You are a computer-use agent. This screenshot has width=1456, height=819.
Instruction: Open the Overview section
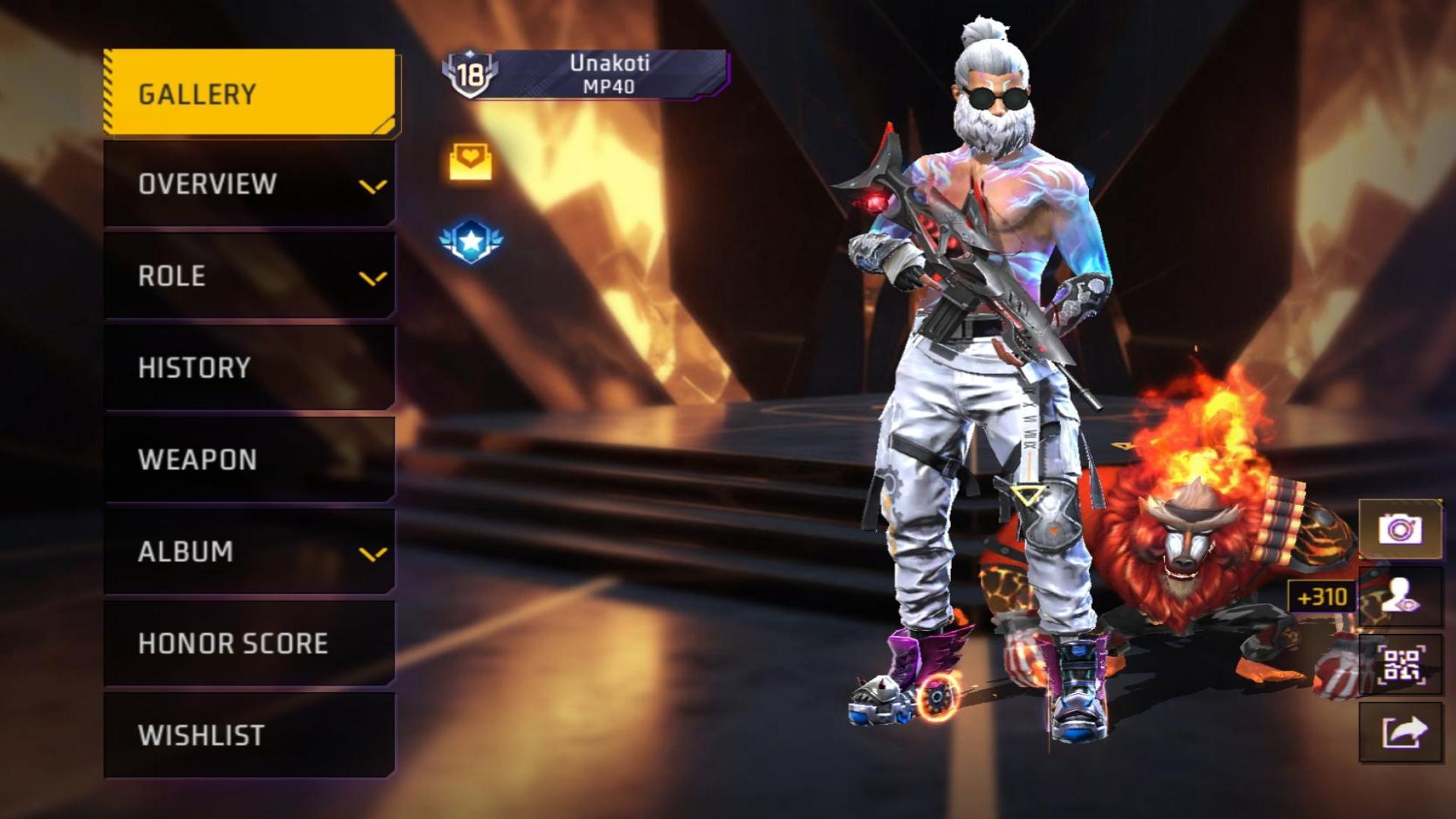pos(249,184)
